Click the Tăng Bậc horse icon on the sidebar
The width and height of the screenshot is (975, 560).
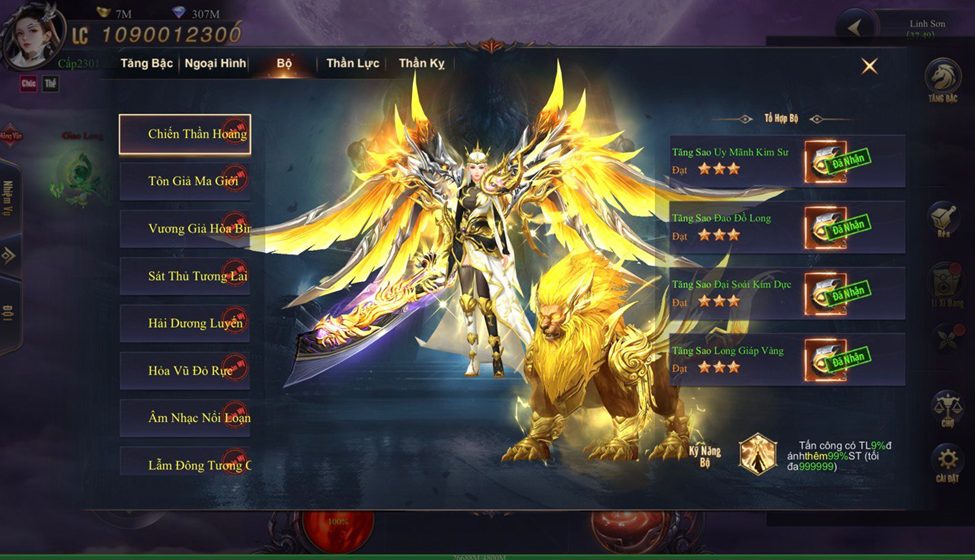(942, 81)
